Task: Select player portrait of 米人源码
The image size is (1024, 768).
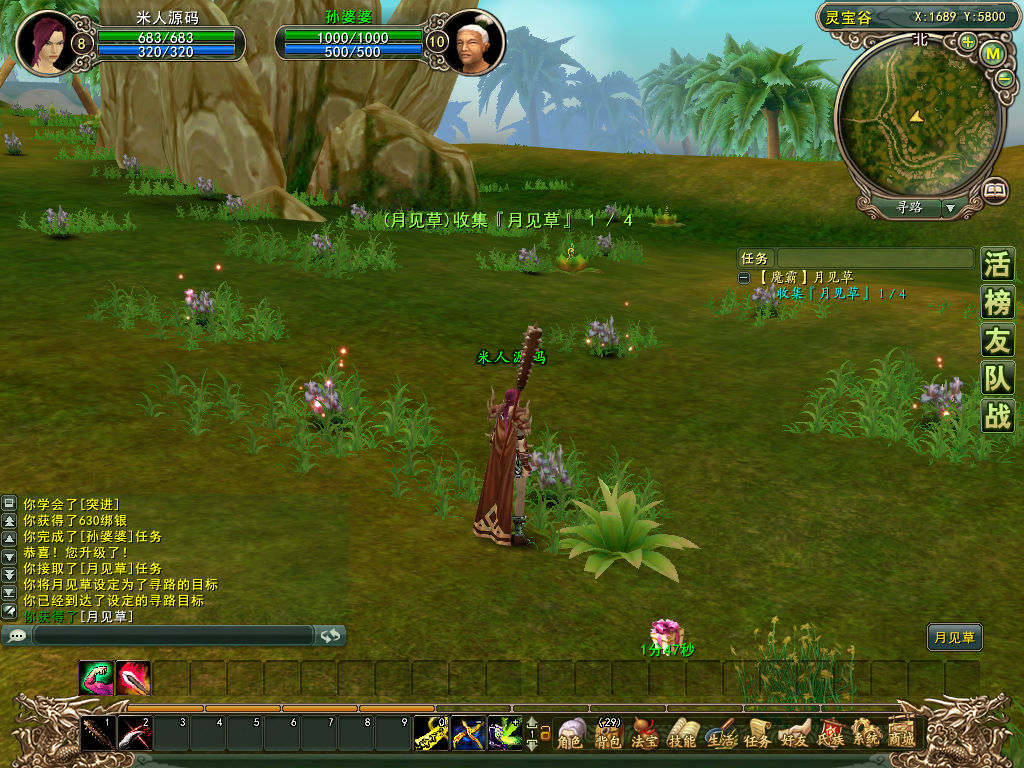Action: [45, 42]
